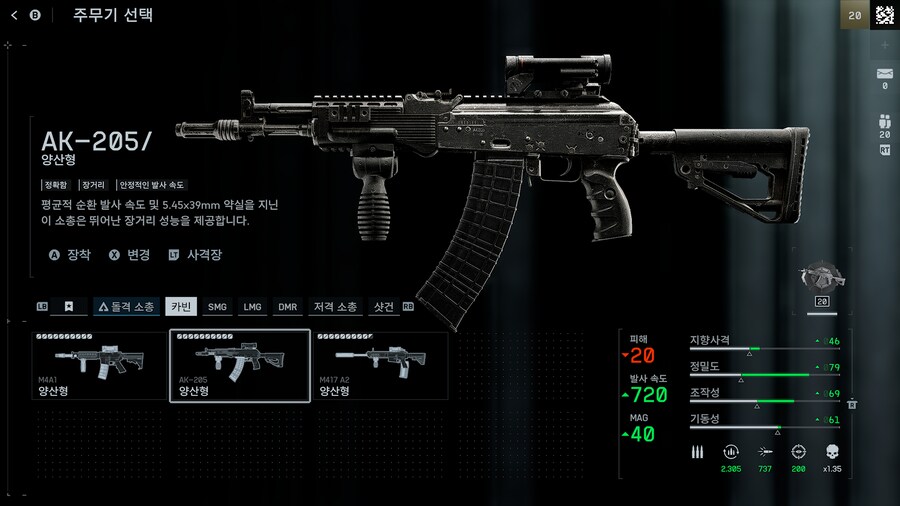900x506 pixels.
Task: Show the DMR weapon category
Action: (287, 307)
